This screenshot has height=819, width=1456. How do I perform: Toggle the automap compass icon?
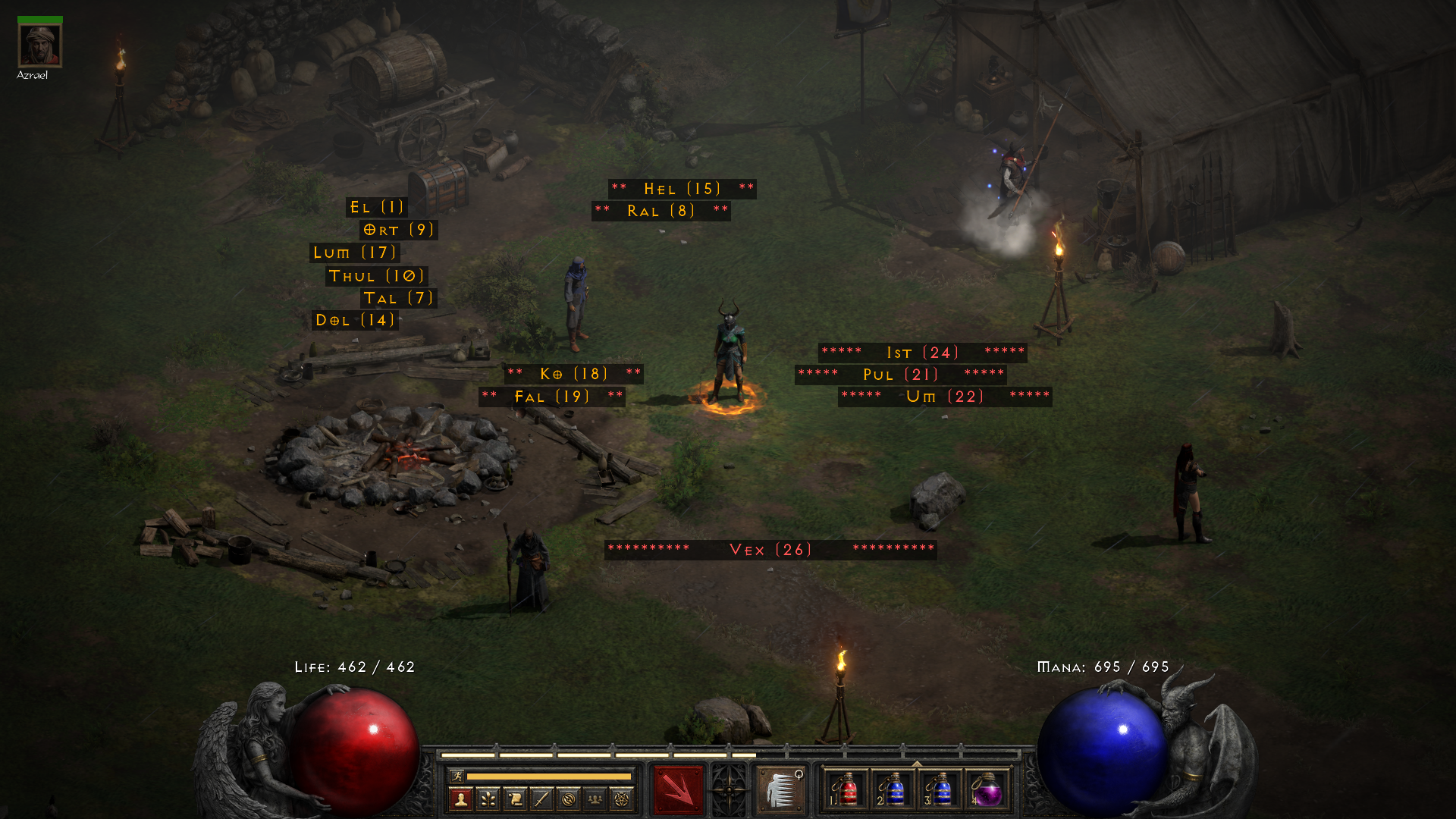[x=569, y=799]
